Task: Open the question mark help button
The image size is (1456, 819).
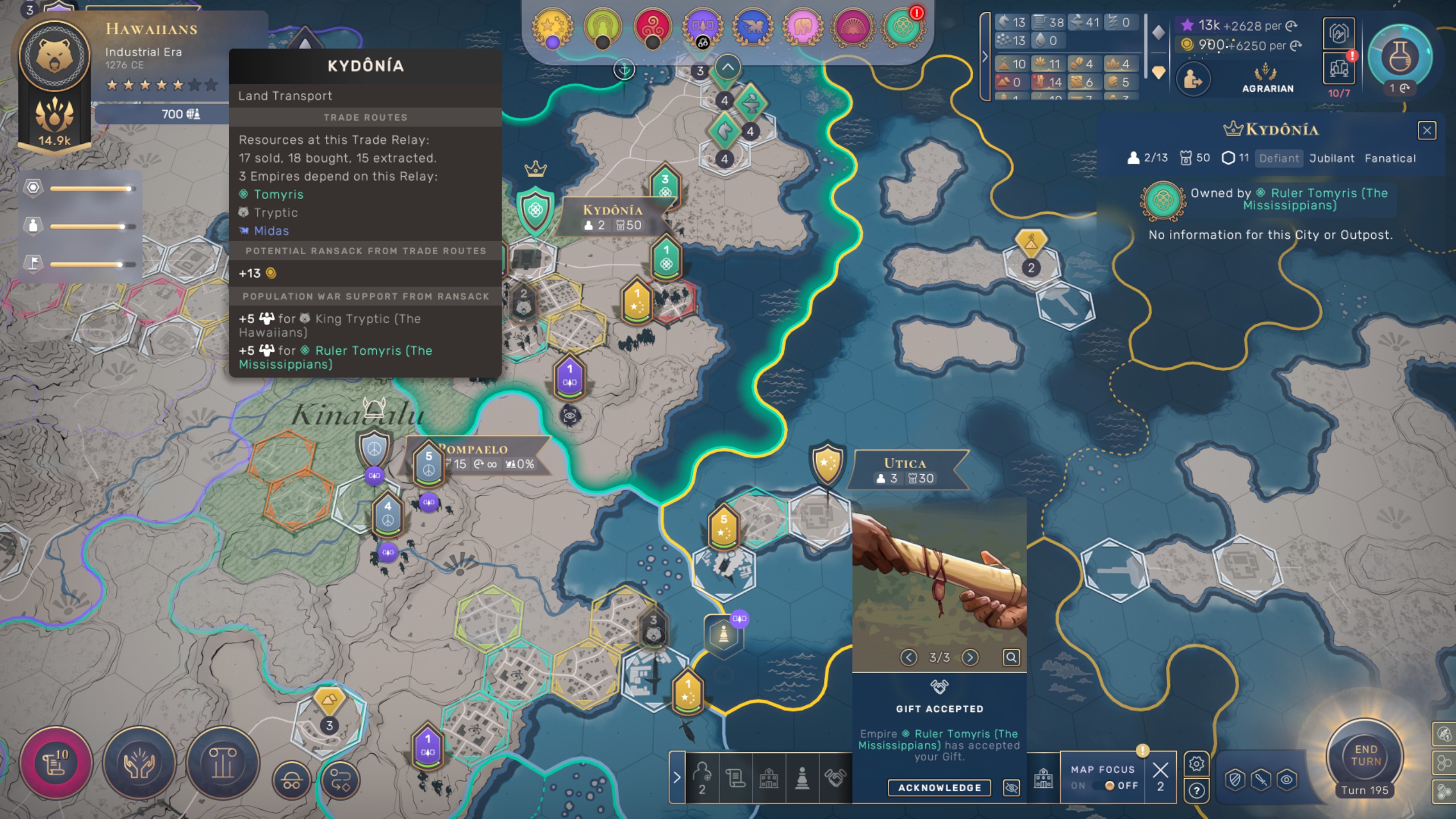Action: pyautogui.click(x=1196, y=791)
